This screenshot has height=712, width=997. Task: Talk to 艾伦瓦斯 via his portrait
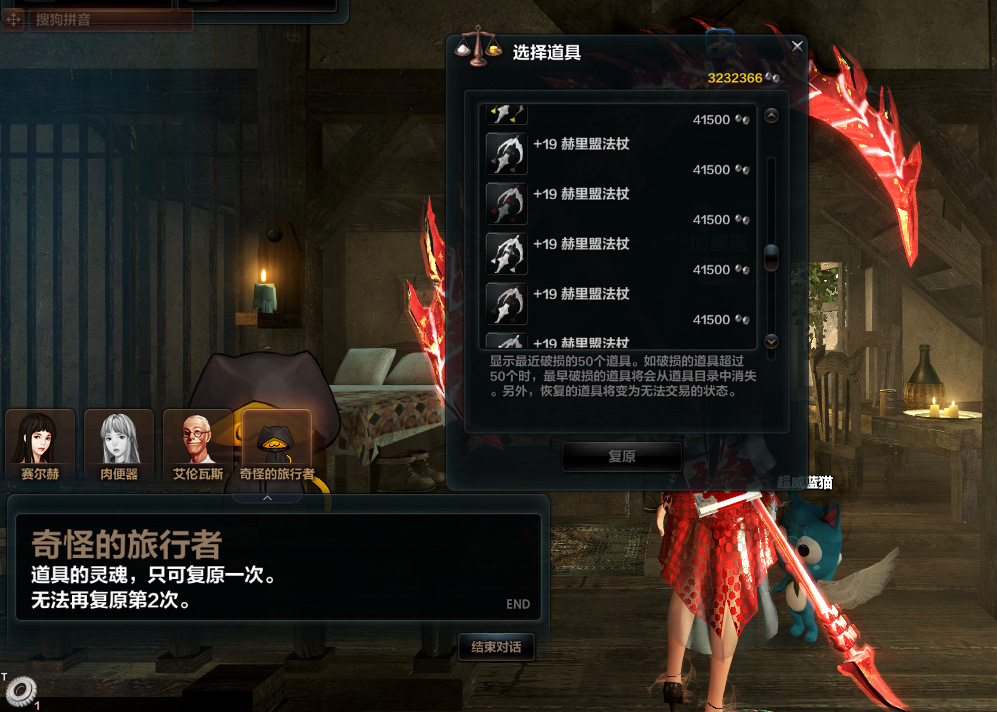point(198,445)
